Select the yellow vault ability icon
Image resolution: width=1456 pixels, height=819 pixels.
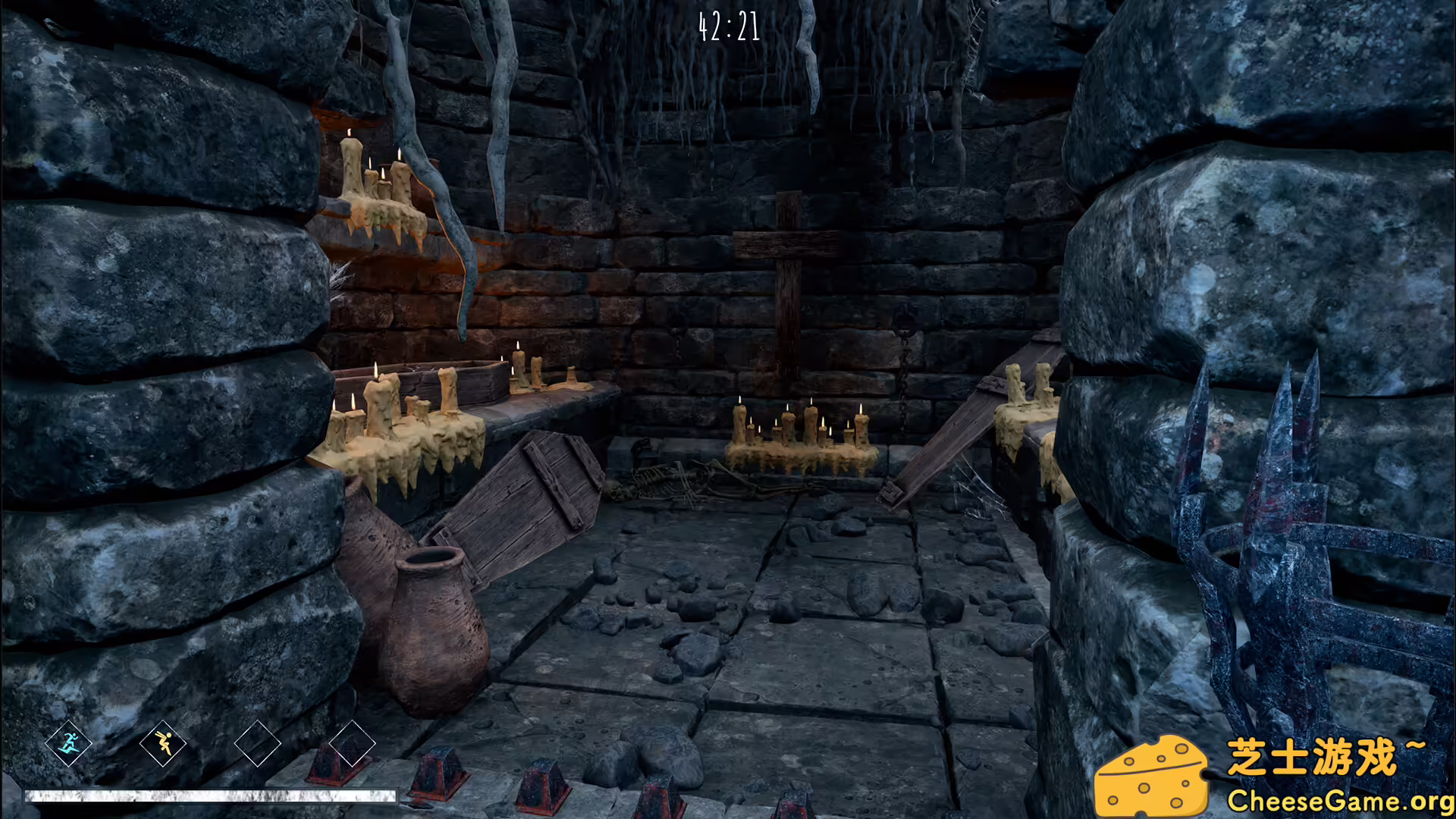163,745
